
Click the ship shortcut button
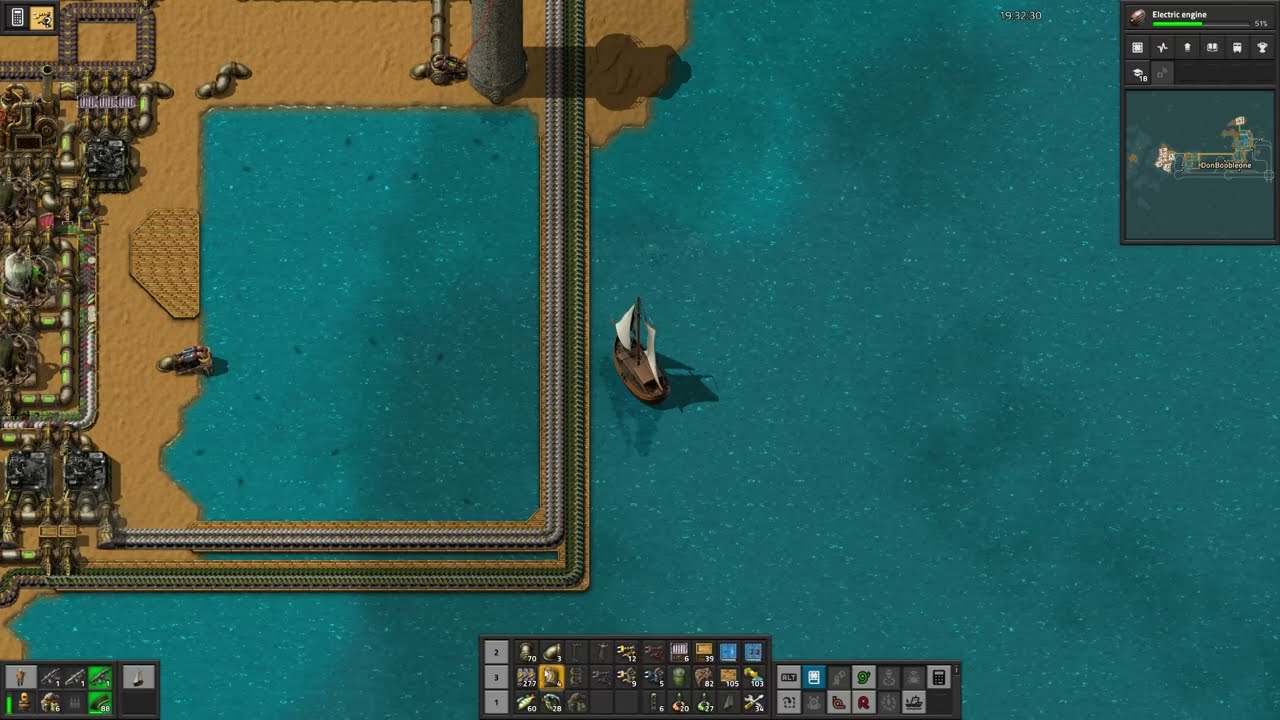click(913, 703)
